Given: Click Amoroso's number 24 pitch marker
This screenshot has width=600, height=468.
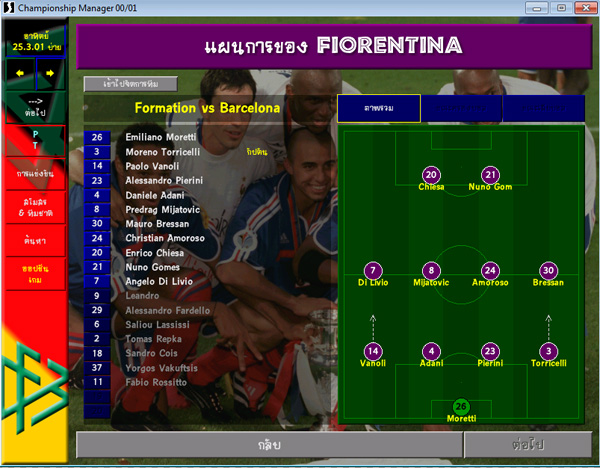Looking at the screenshot, I should click(489, 270).
